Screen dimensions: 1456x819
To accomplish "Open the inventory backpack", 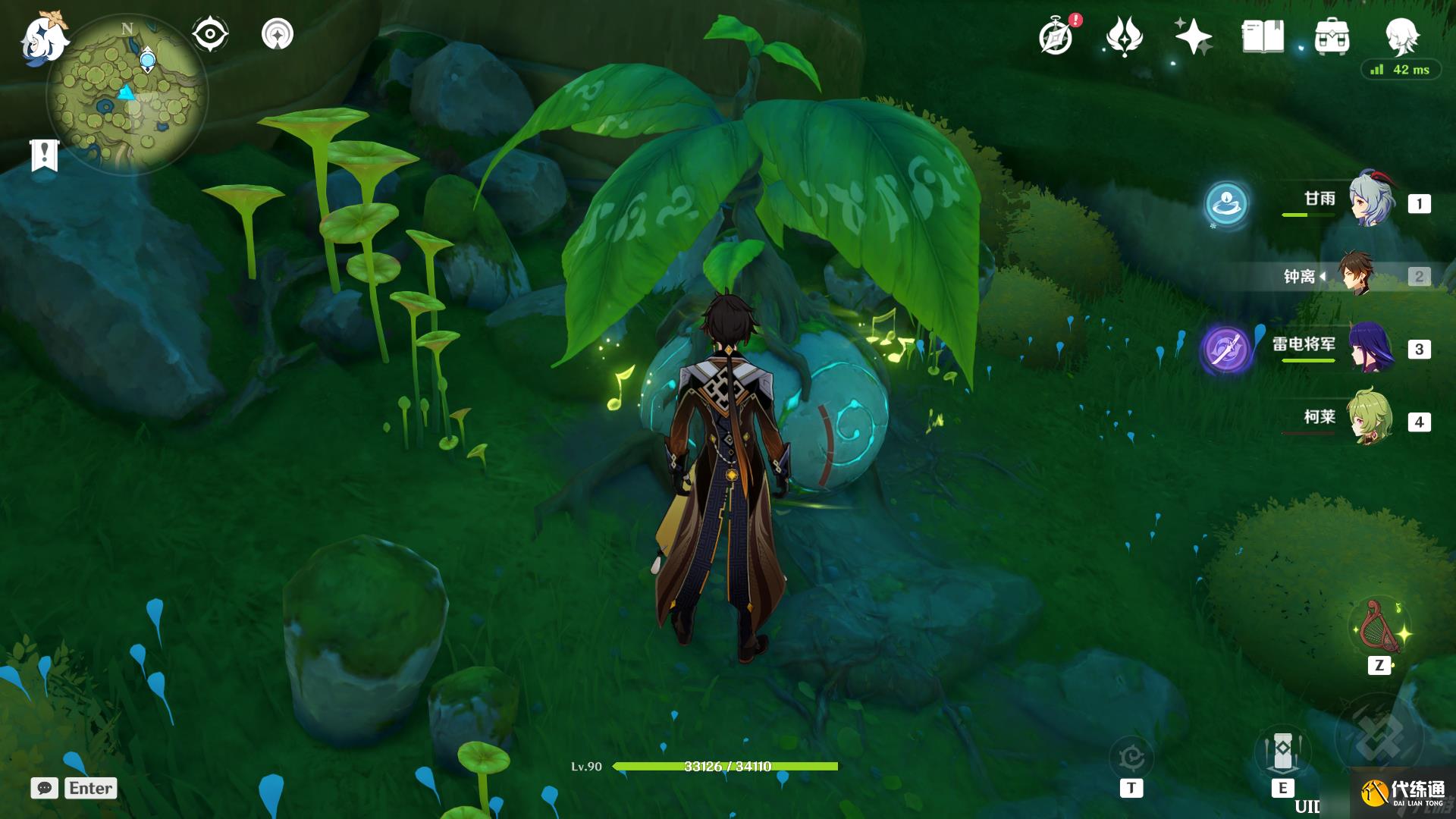I will point(1332,36).
